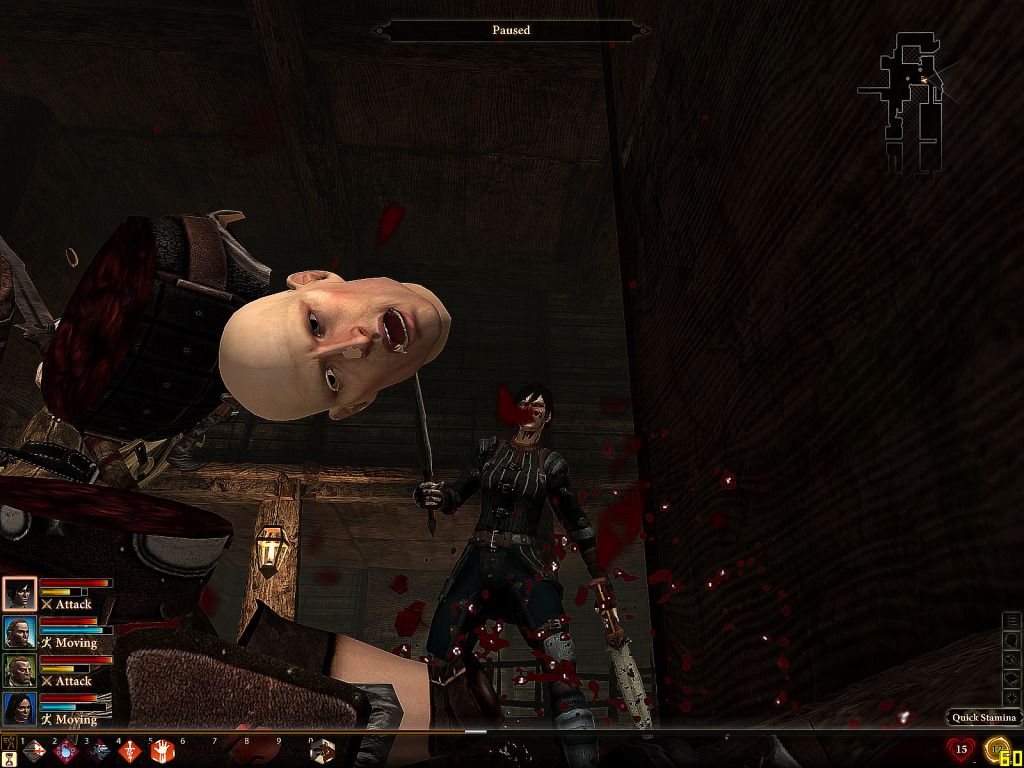Screen dimensions: 1024x768
Task: Click the Paused banner
Action: tap(511, 30)
